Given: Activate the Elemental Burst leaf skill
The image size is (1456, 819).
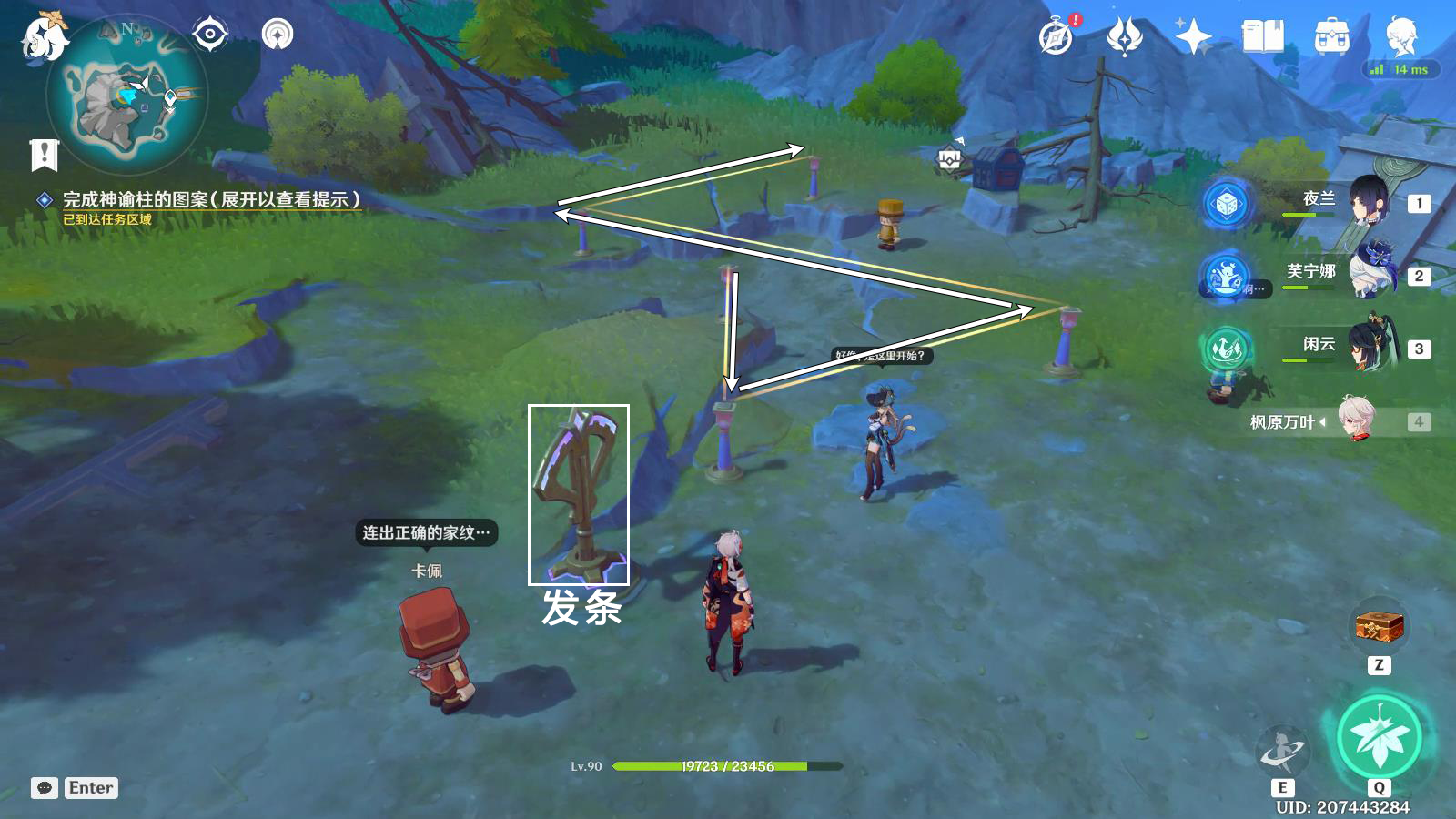Looking at the screenshot, I should [x=1380, y=736].
